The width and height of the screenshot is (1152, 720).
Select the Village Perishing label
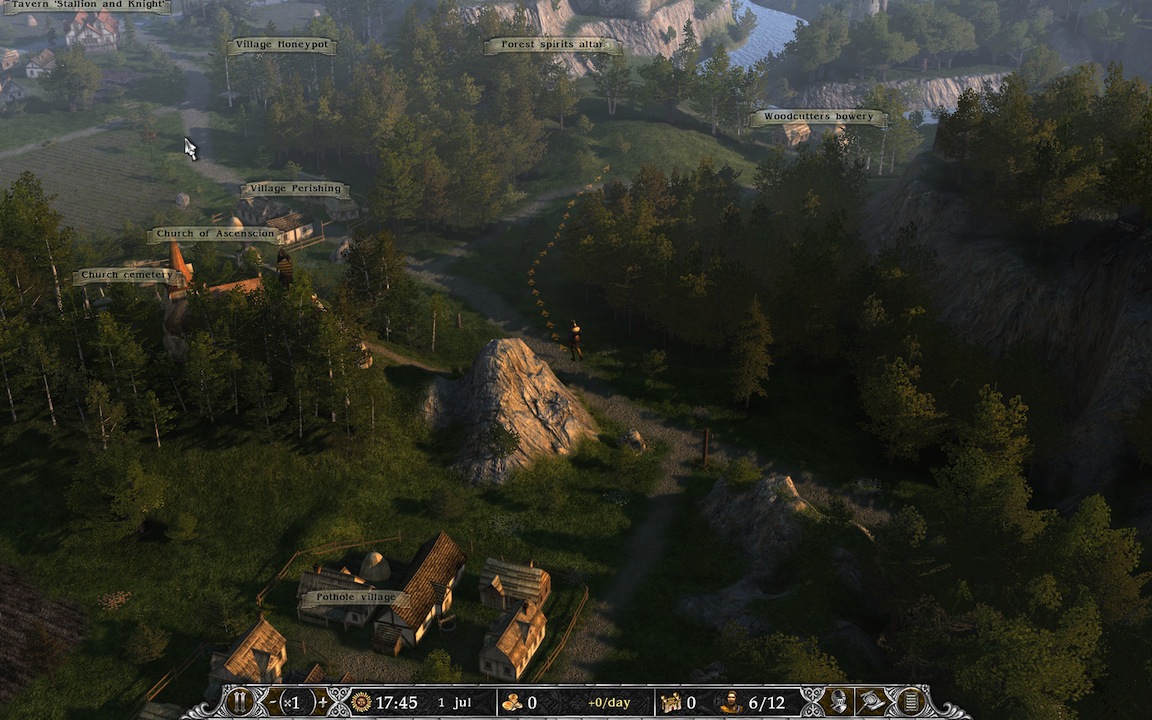click(295, 189)
